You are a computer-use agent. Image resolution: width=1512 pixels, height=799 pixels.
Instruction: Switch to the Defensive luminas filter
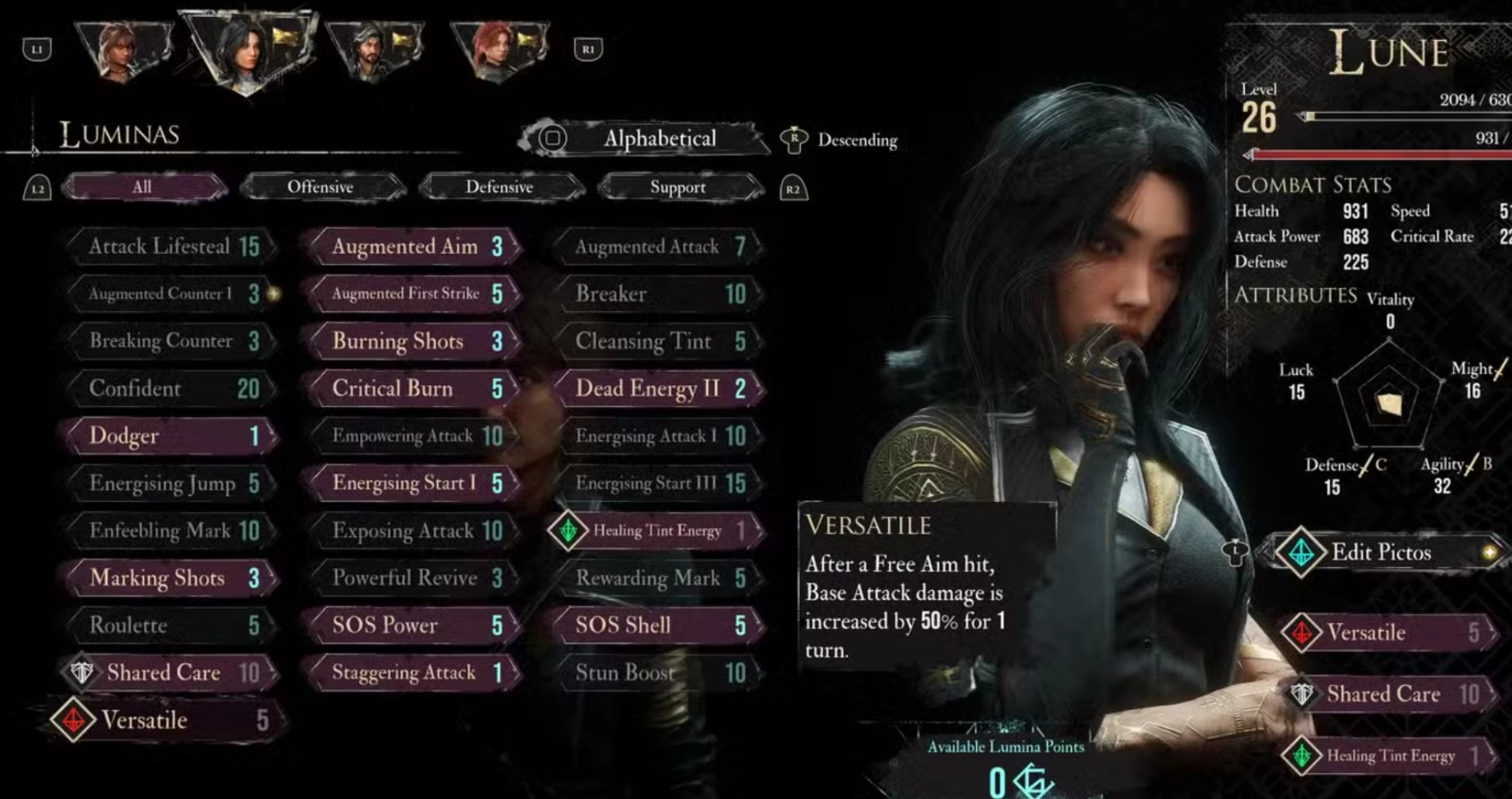click(500, 187)
